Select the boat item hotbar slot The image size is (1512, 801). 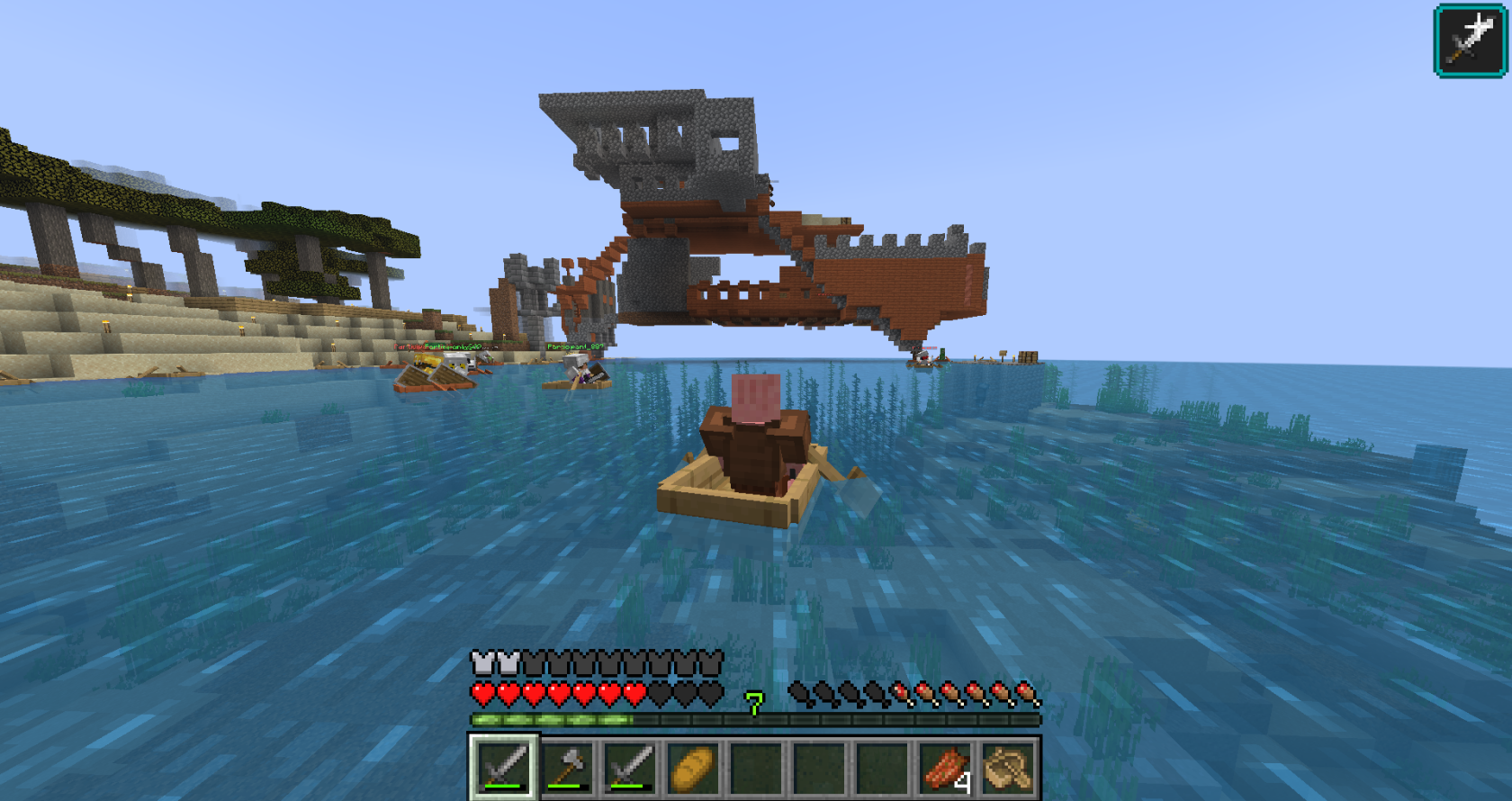click(1009, 767)
